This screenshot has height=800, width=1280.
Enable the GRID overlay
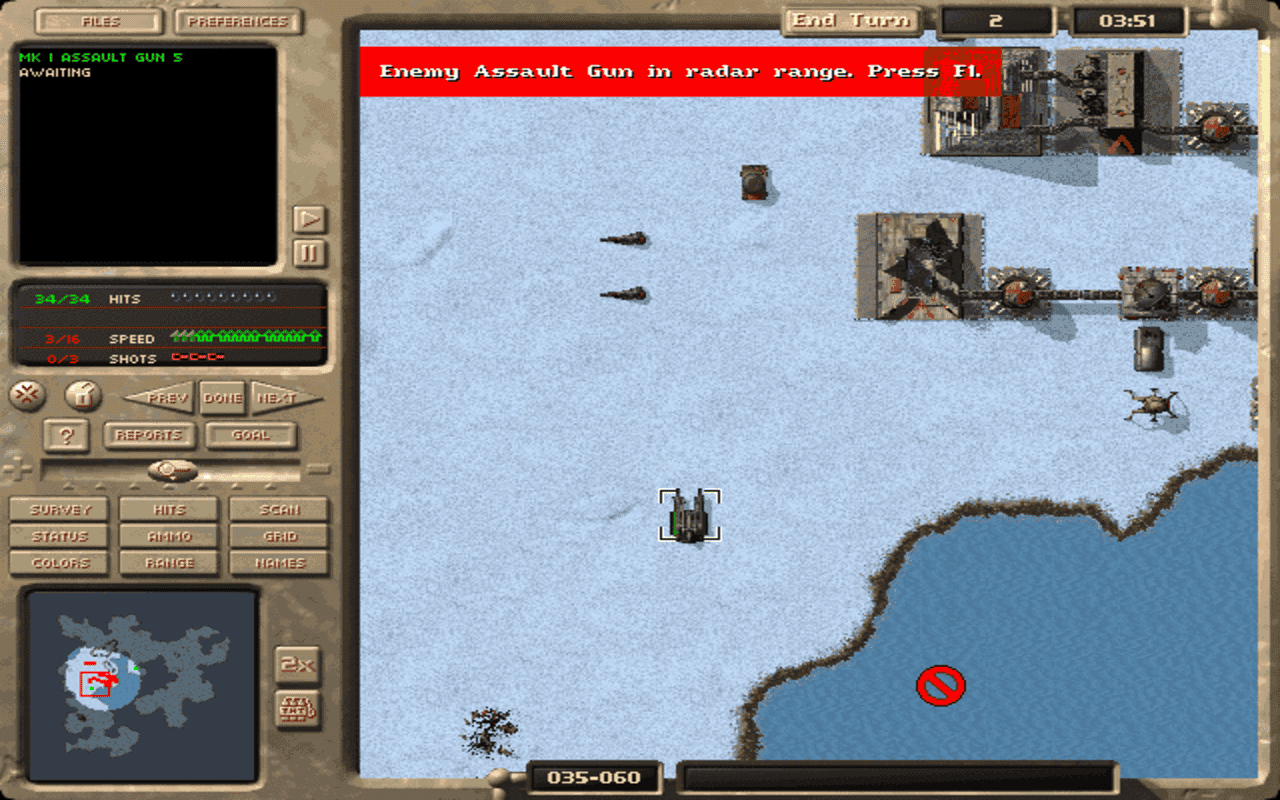(278, 536)
